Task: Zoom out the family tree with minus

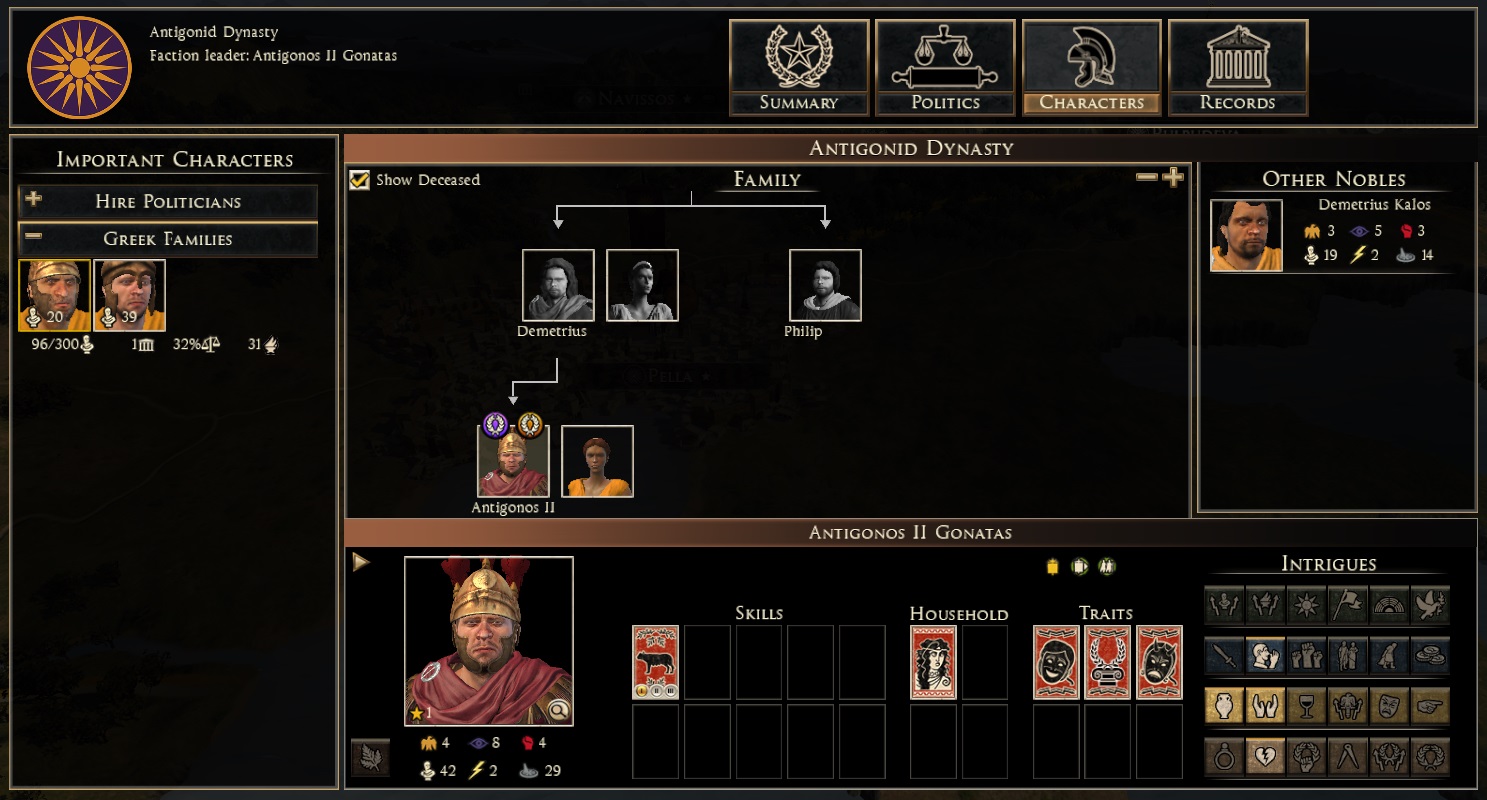Action: pyautogui.click(x=1147, y=178)
